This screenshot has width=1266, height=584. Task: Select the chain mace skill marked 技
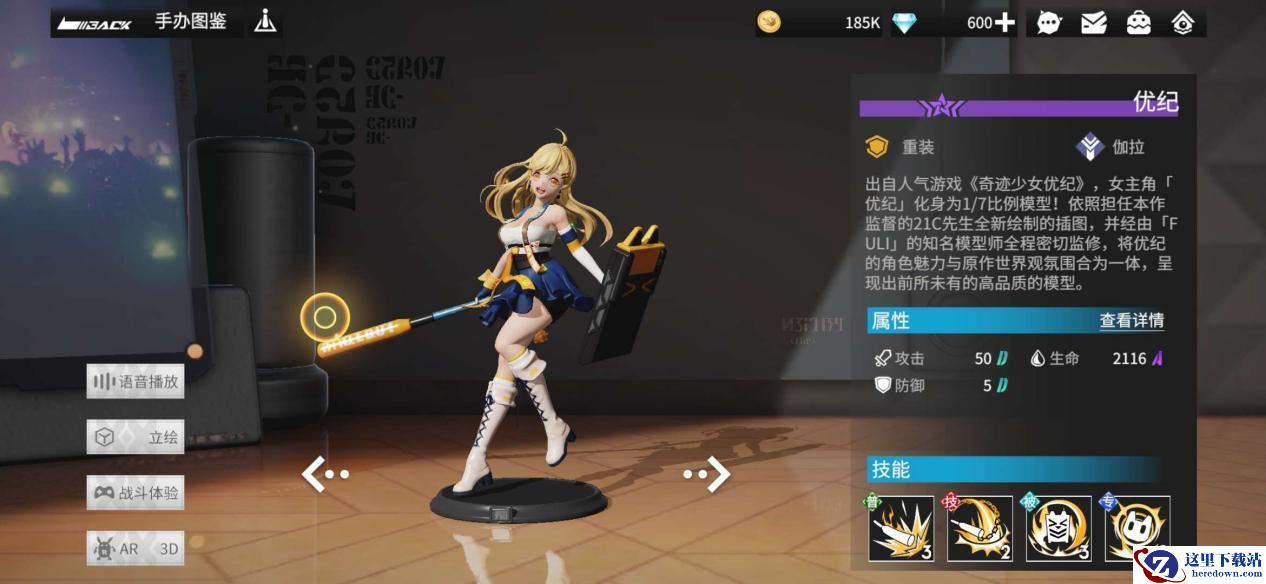[979, 528]
